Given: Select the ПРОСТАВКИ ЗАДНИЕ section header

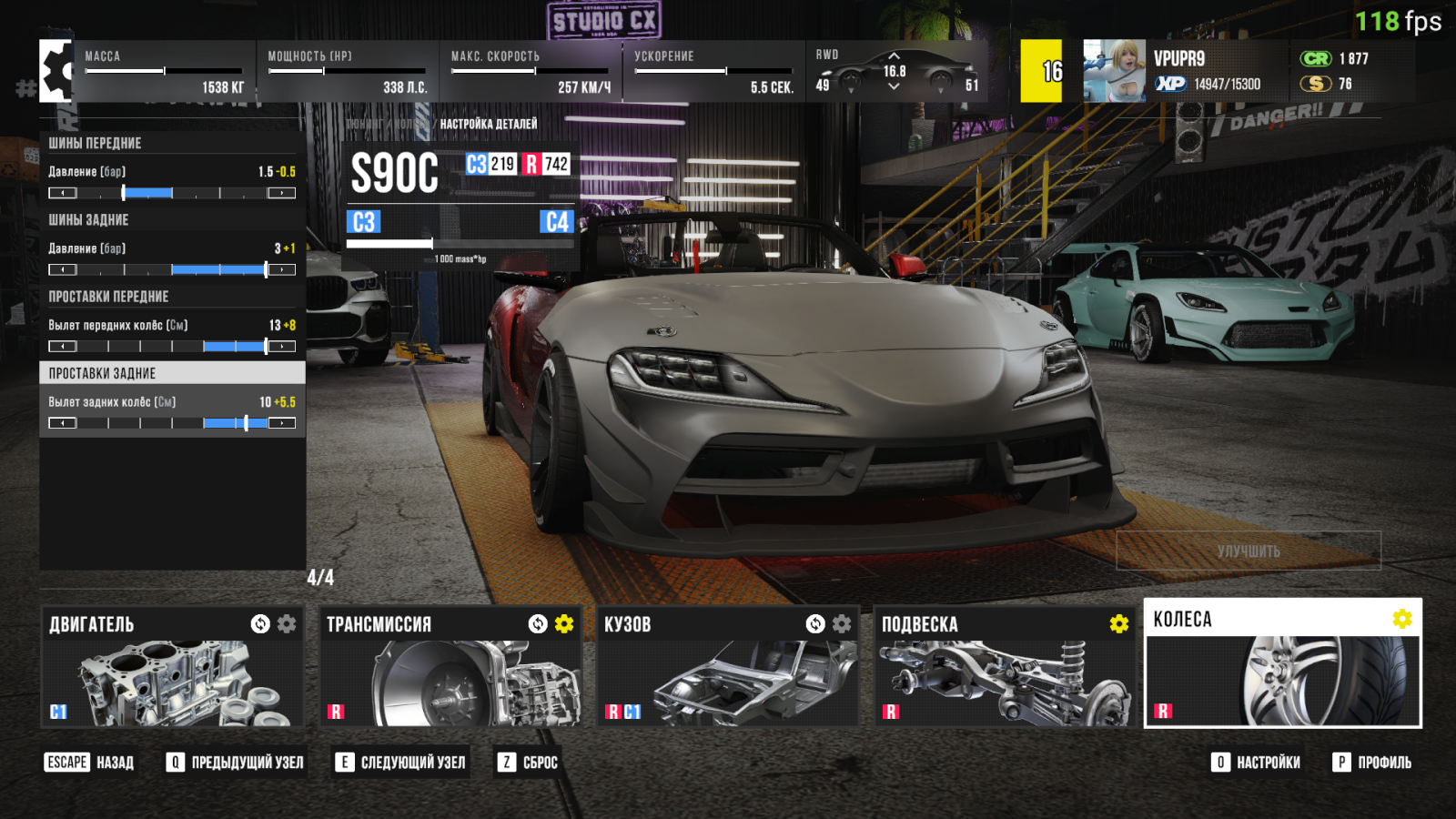Looking at the screenshot, I should 172,373.
